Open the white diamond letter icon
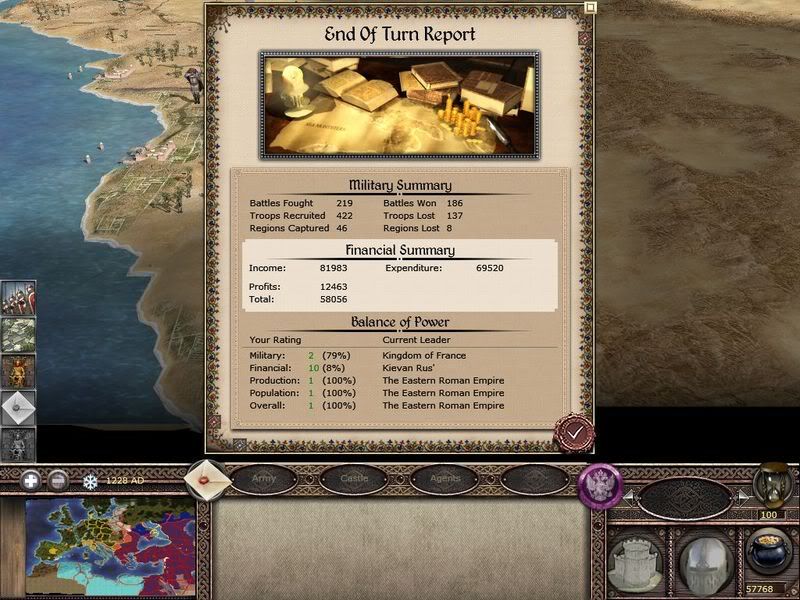Screen dimensions: 800x600 click(18, 408)
